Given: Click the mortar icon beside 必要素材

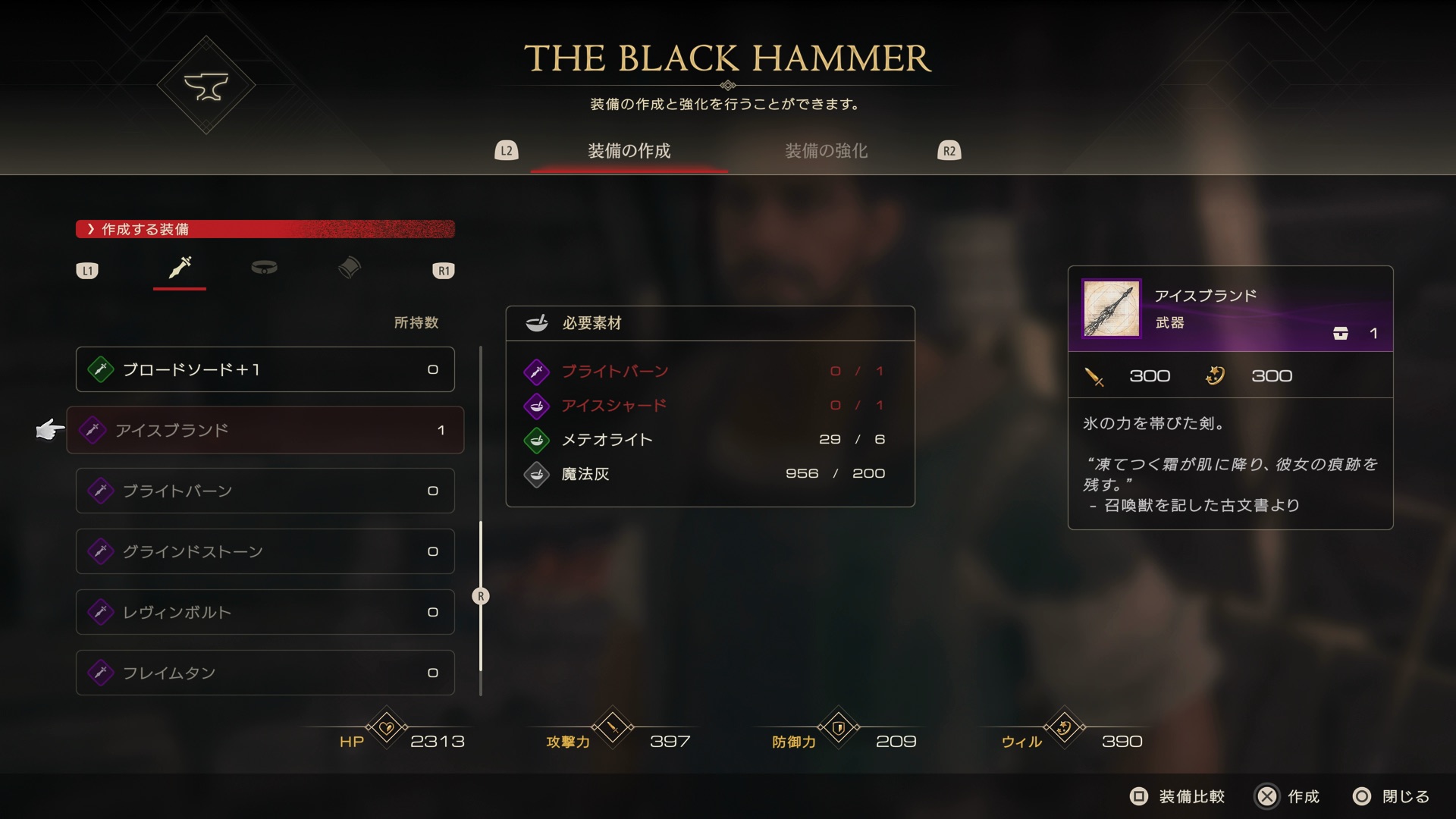Looking at the screenshot, I should click(x=538, y=322).
